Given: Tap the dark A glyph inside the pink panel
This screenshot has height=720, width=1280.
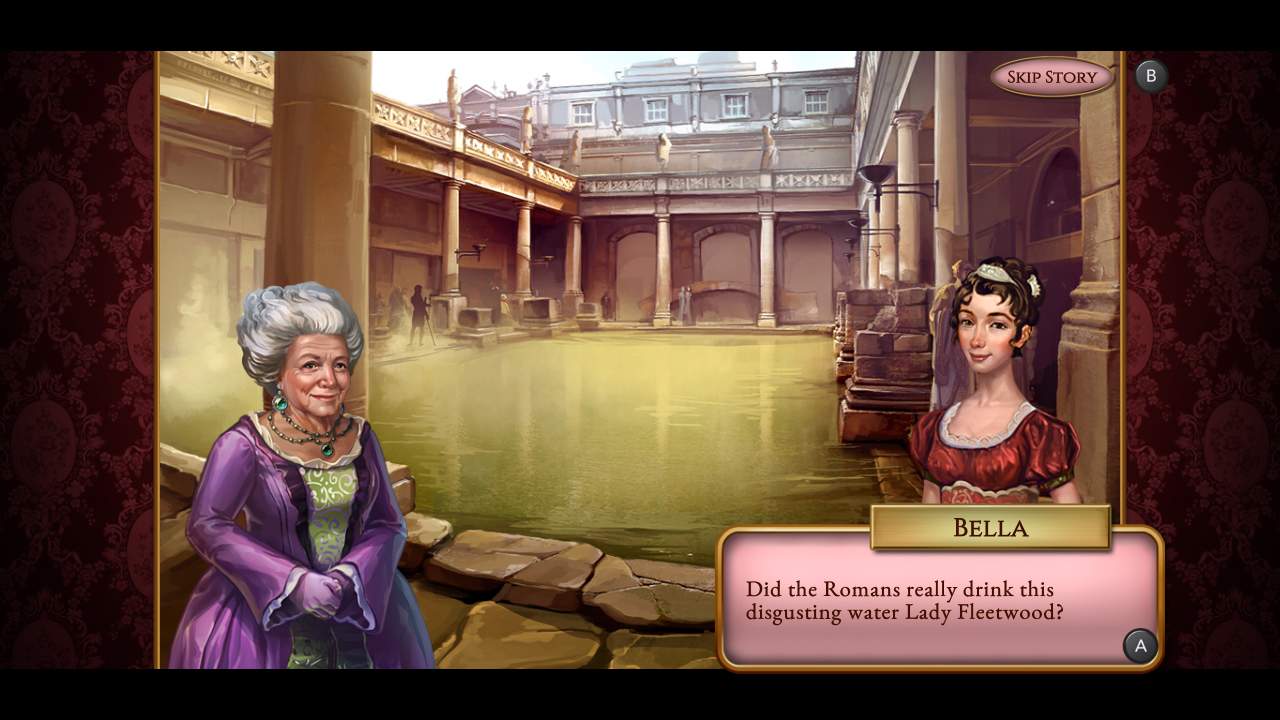Looking at the screenshot, I should coord(1140,646).
